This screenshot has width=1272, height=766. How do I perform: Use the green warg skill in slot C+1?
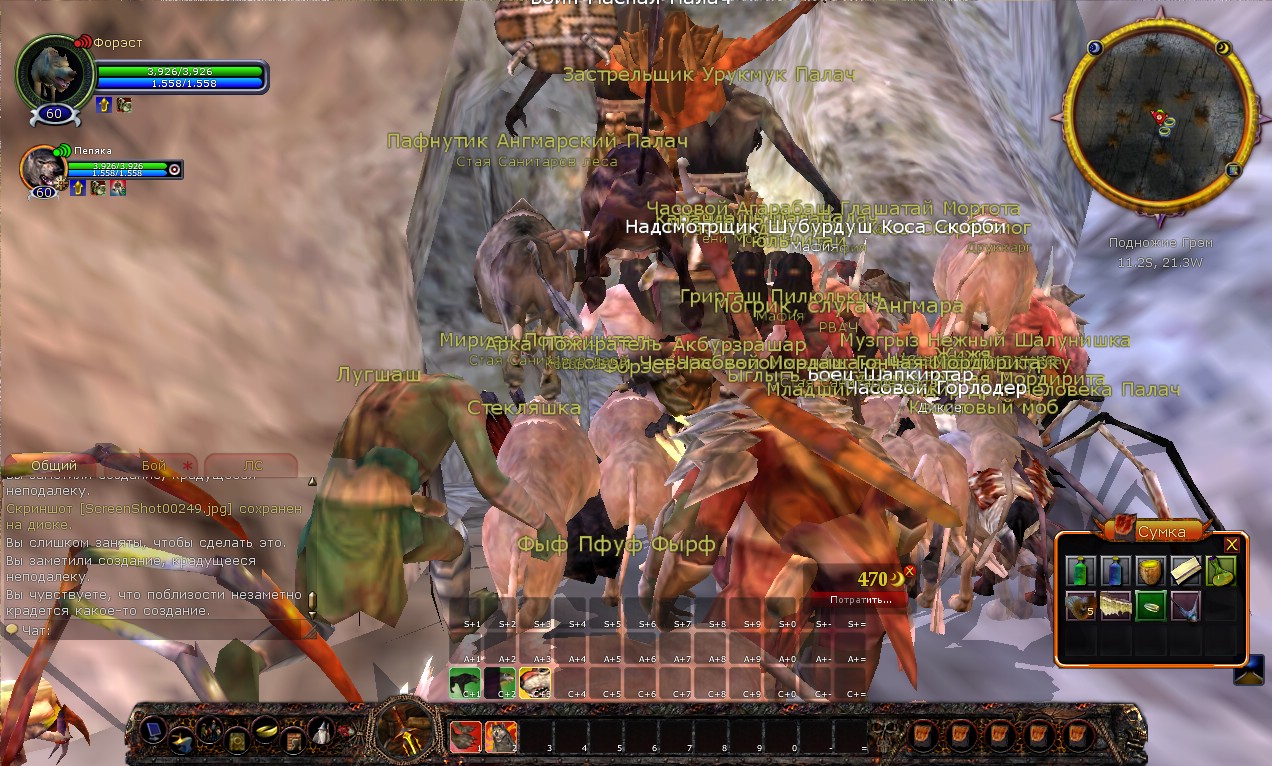(465, 681)
